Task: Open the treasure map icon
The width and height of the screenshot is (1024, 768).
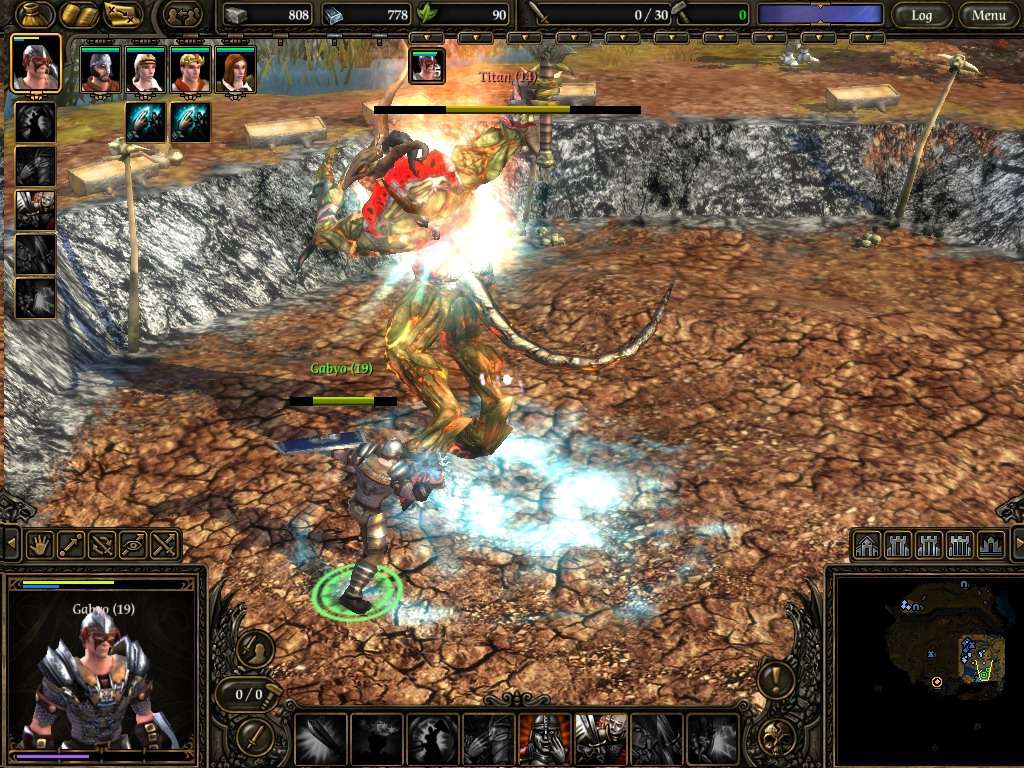Action: [124, 15]
